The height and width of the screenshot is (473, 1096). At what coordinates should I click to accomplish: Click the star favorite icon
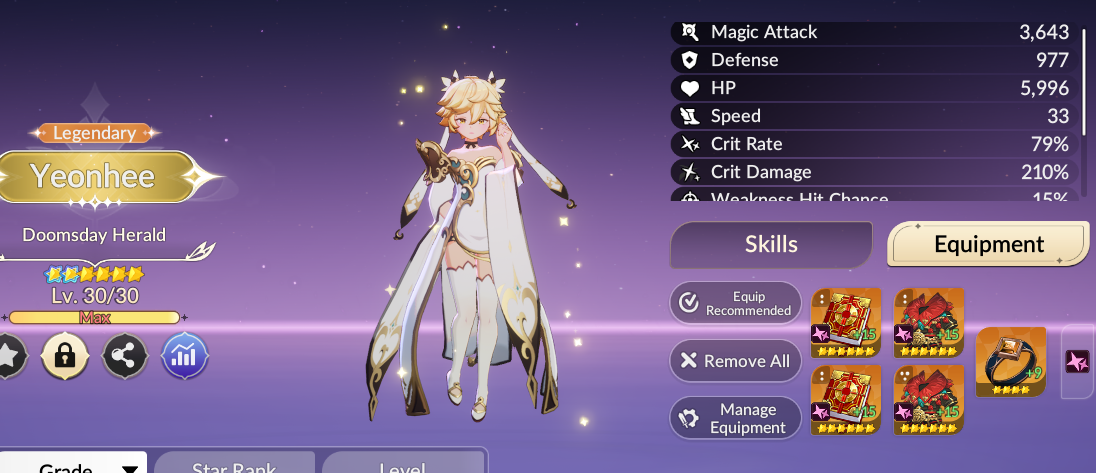tap(8, 356)
